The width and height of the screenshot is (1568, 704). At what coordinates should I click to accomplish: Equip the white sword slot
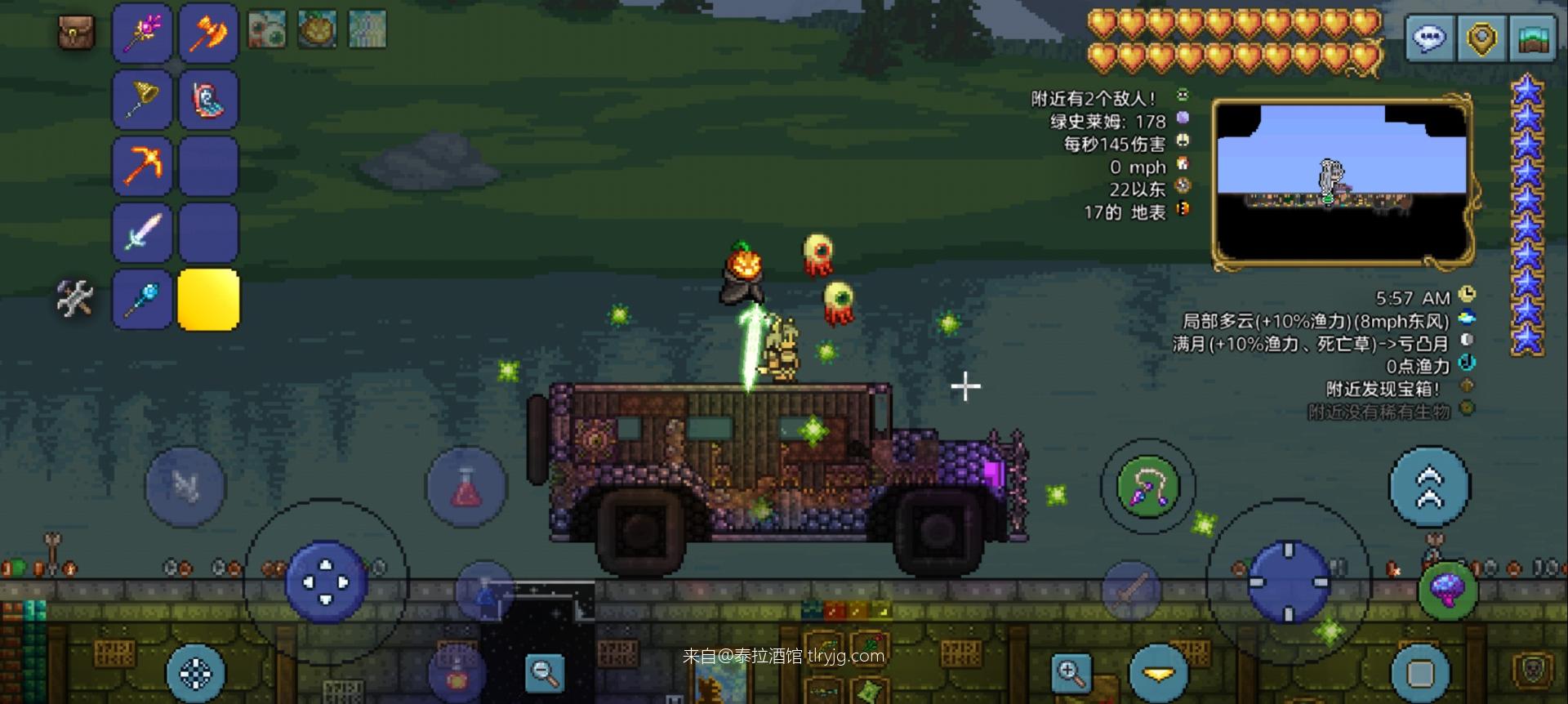tap(142, 233)
